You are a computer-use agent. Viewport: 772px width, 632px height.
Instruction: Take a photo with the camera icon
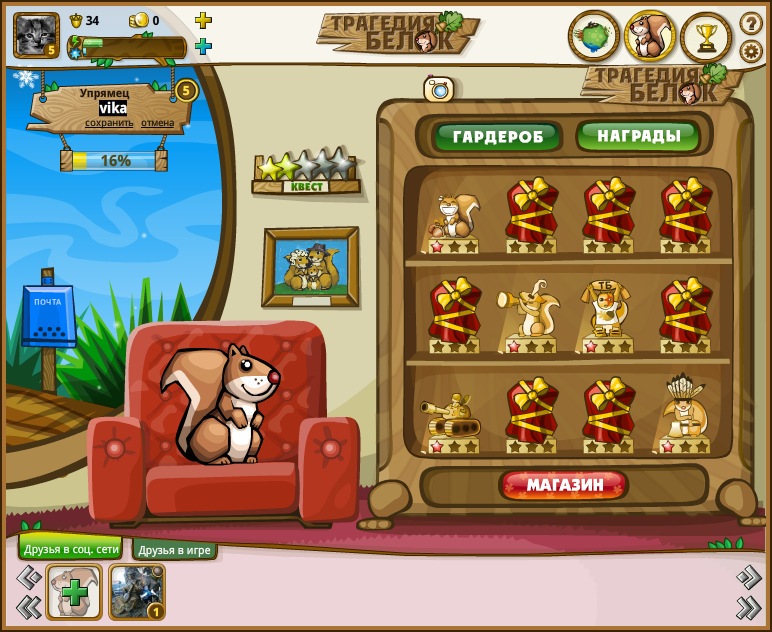coord(439,89)
